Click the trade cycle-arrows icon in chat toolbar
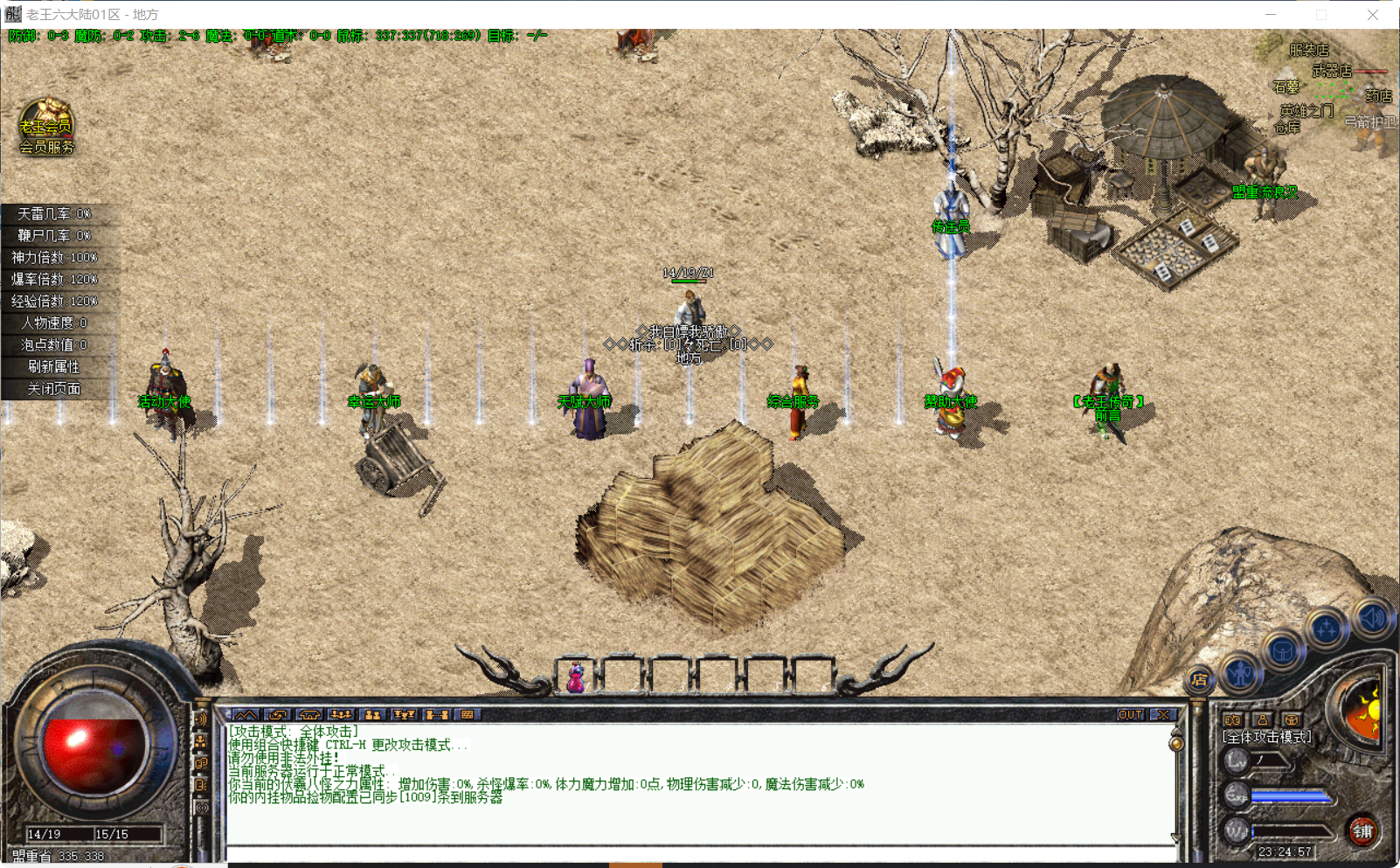This screenshot has height=868, width=1400. click(277, 715)
